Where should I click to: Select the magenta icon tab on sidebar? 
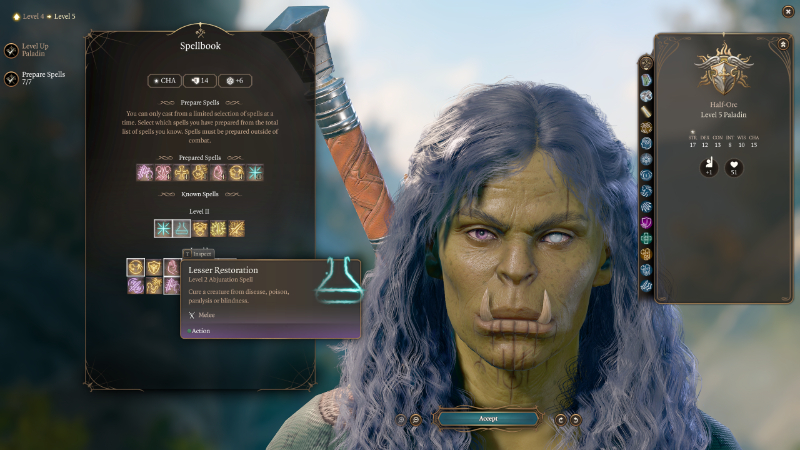click(x=646, y=222)
